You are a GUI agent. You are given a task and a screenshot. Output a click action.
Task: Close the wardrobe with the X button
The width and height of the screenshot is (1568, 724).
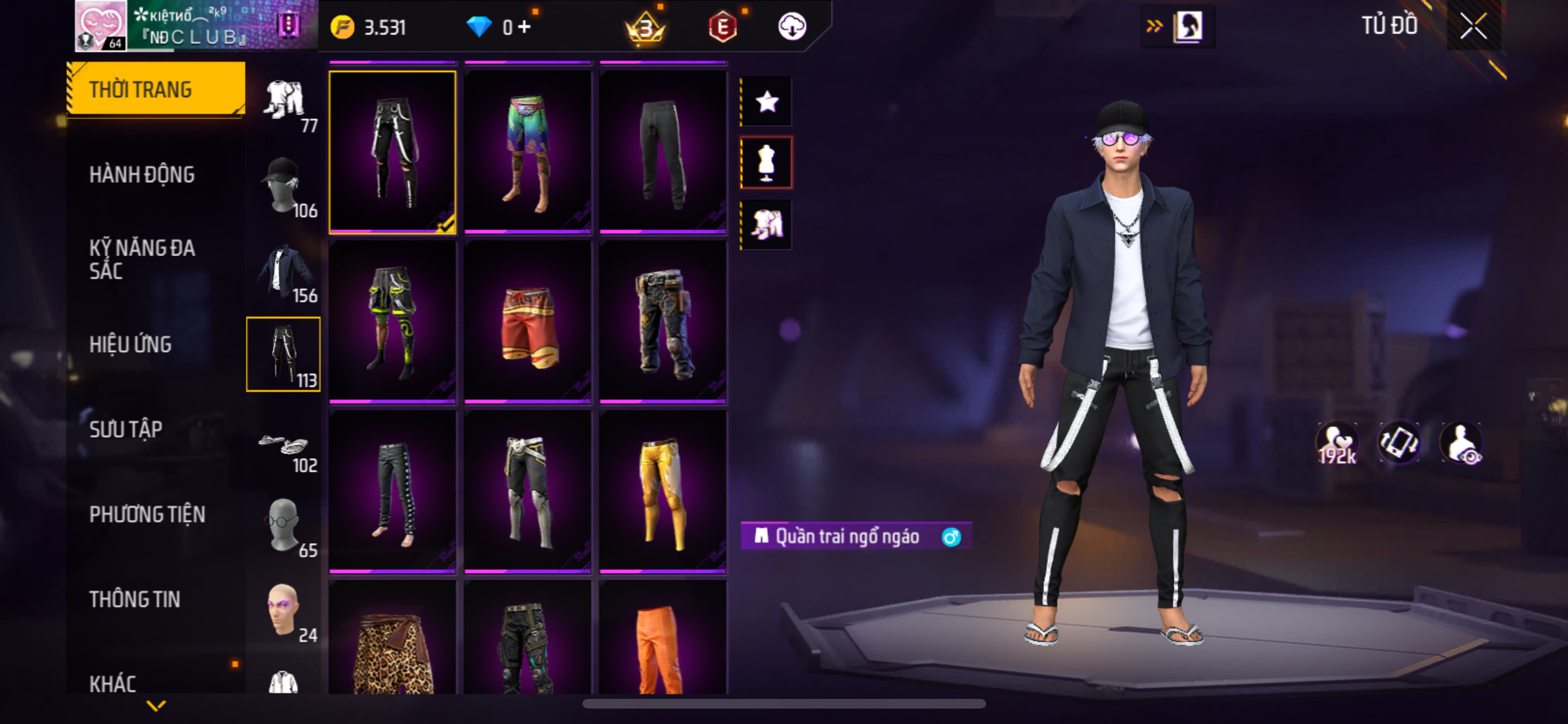pyautogui.click(x=1473, y=26)
